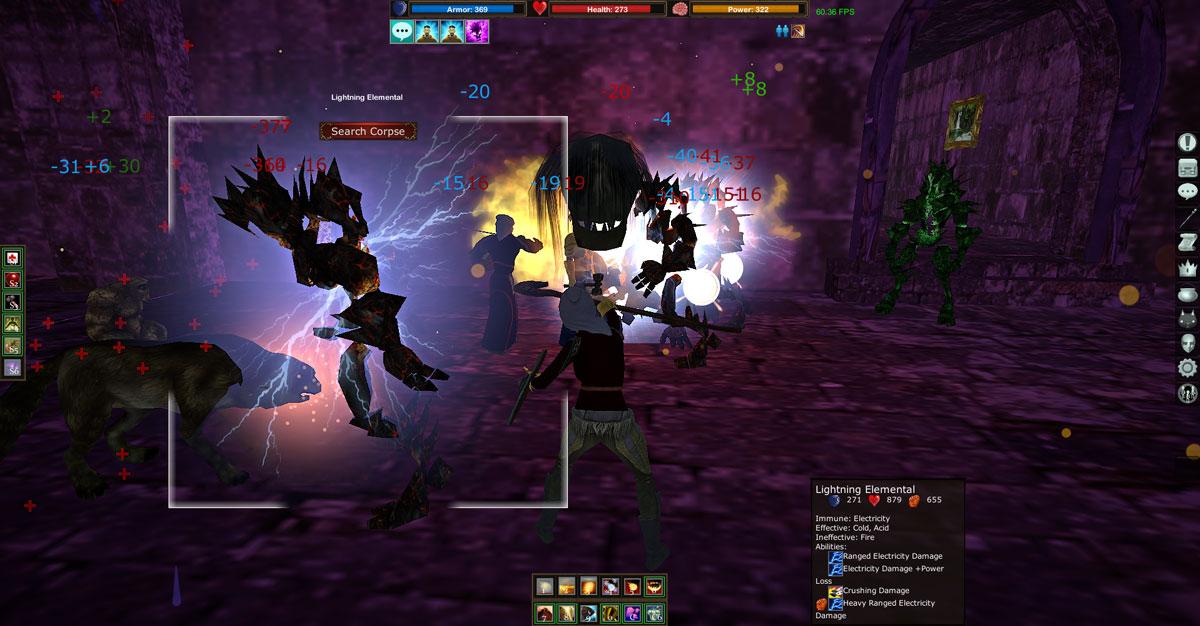
Task: Open the gear settings icon
Action: tap(1188, 368)
